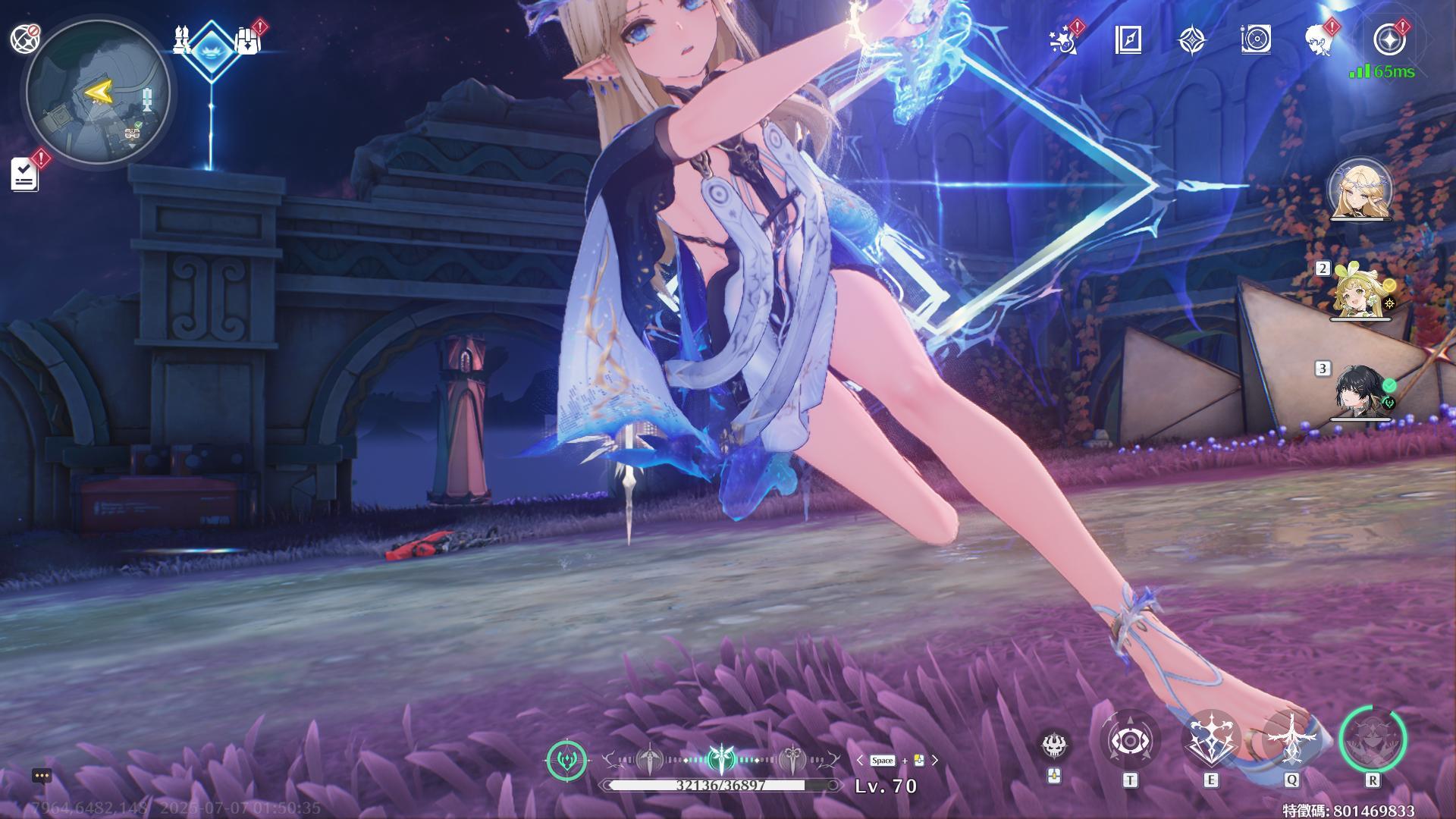The width and height of the screenshot is (1456, 819).
Task: Open the shooting stars icon
Action: click(x=1065, y=40)
